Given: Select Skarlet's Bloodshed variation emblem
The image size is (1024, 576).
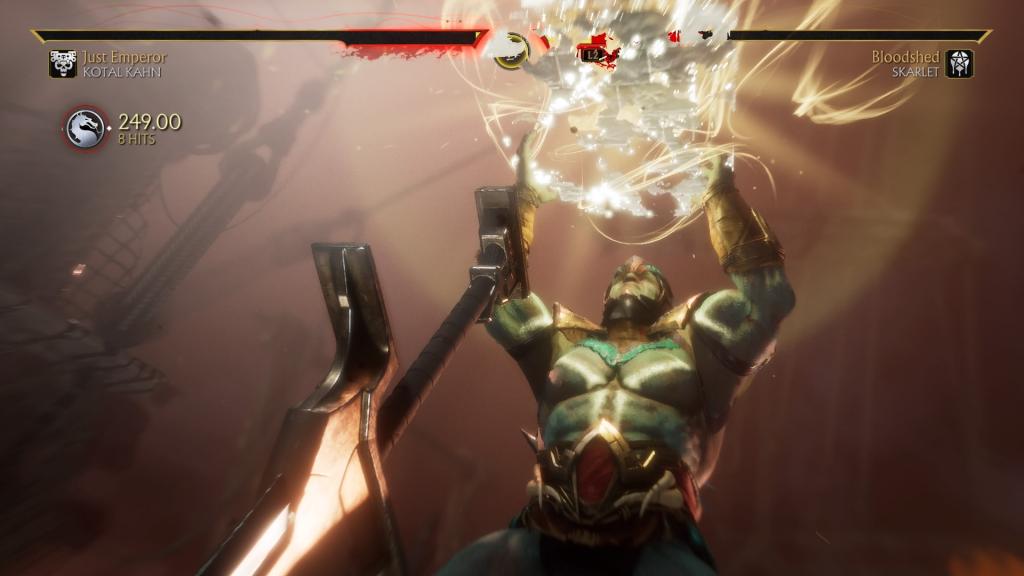Looking at the screenshot, I should coord(959,64).
